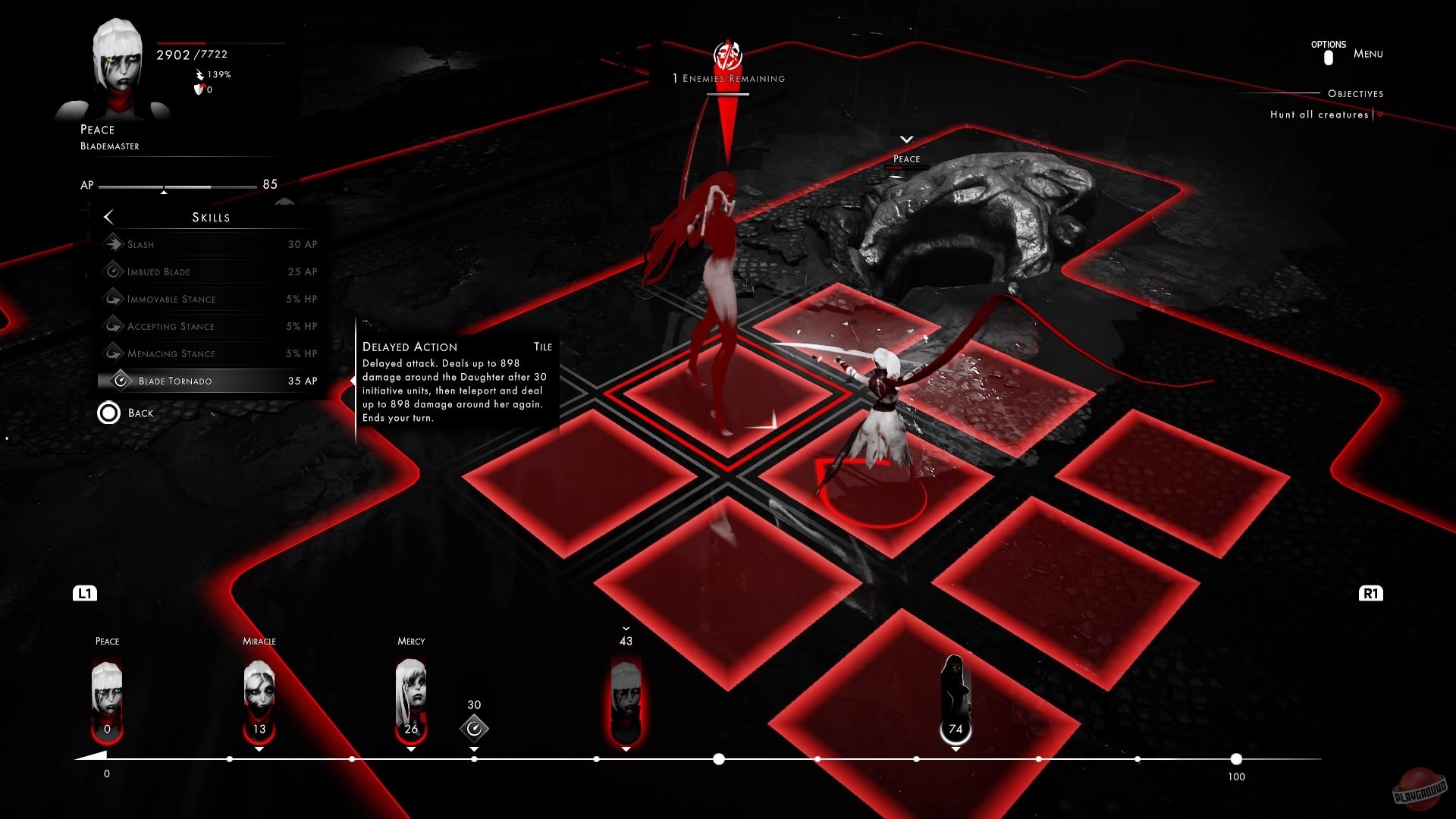The height and width of the screenshot is (819, 1456).
Task: Collapse the Skills list with the back chevron
Action: 109,217
